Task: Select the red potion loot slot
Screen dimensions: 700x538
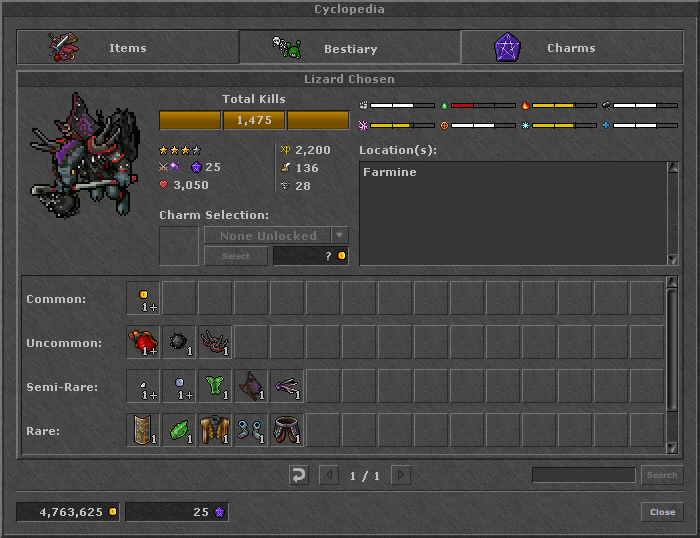Action: tap(143, 342)
